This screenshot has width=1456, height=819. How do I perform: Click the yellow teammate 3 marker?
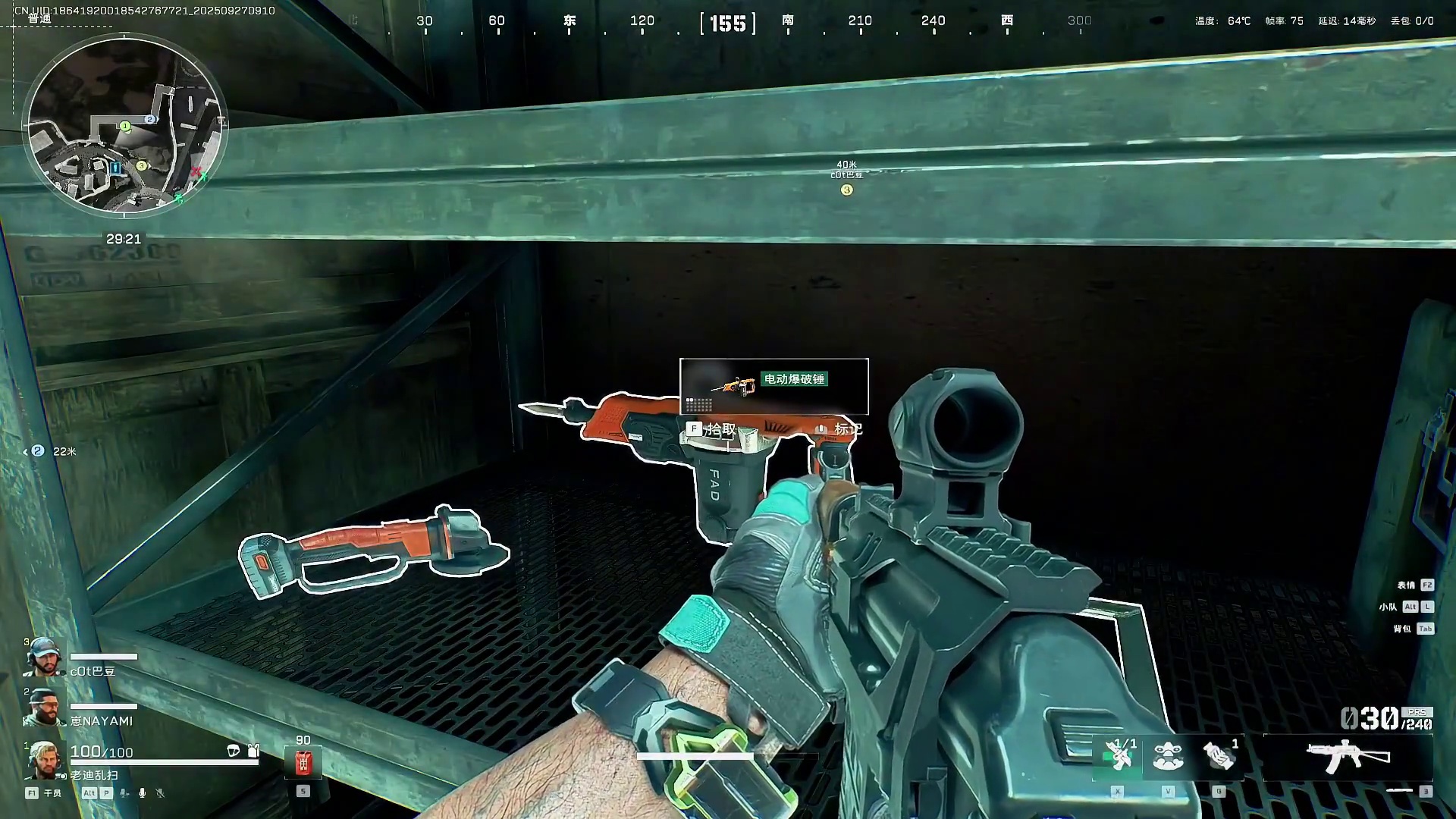click(x=846, y=190)
